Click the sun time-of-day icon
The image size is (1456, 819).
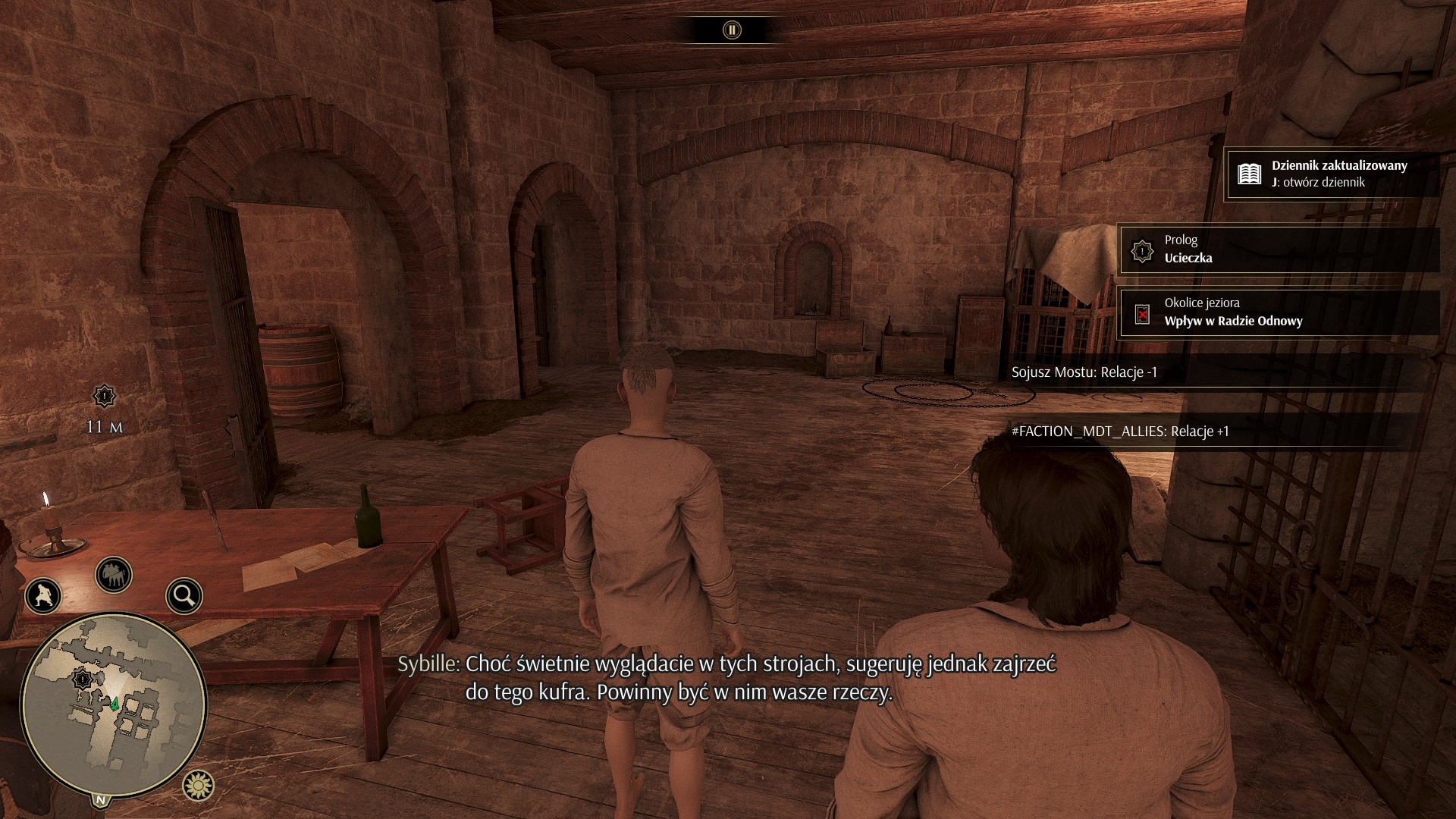[x=199, y=786]
